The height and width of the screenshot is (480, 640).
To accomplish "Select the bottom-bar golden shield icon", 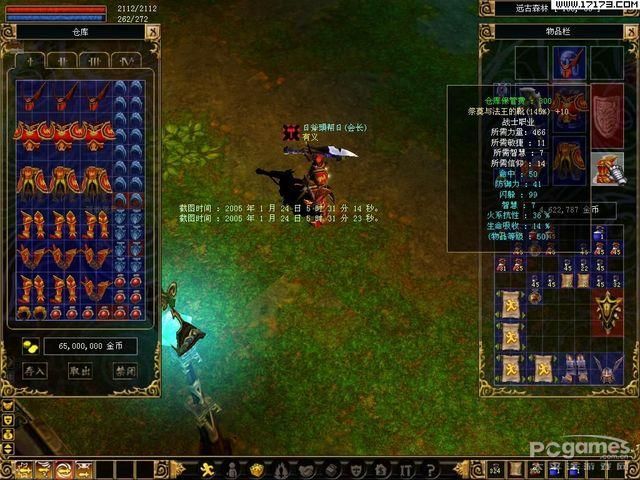I will point(256,469).
